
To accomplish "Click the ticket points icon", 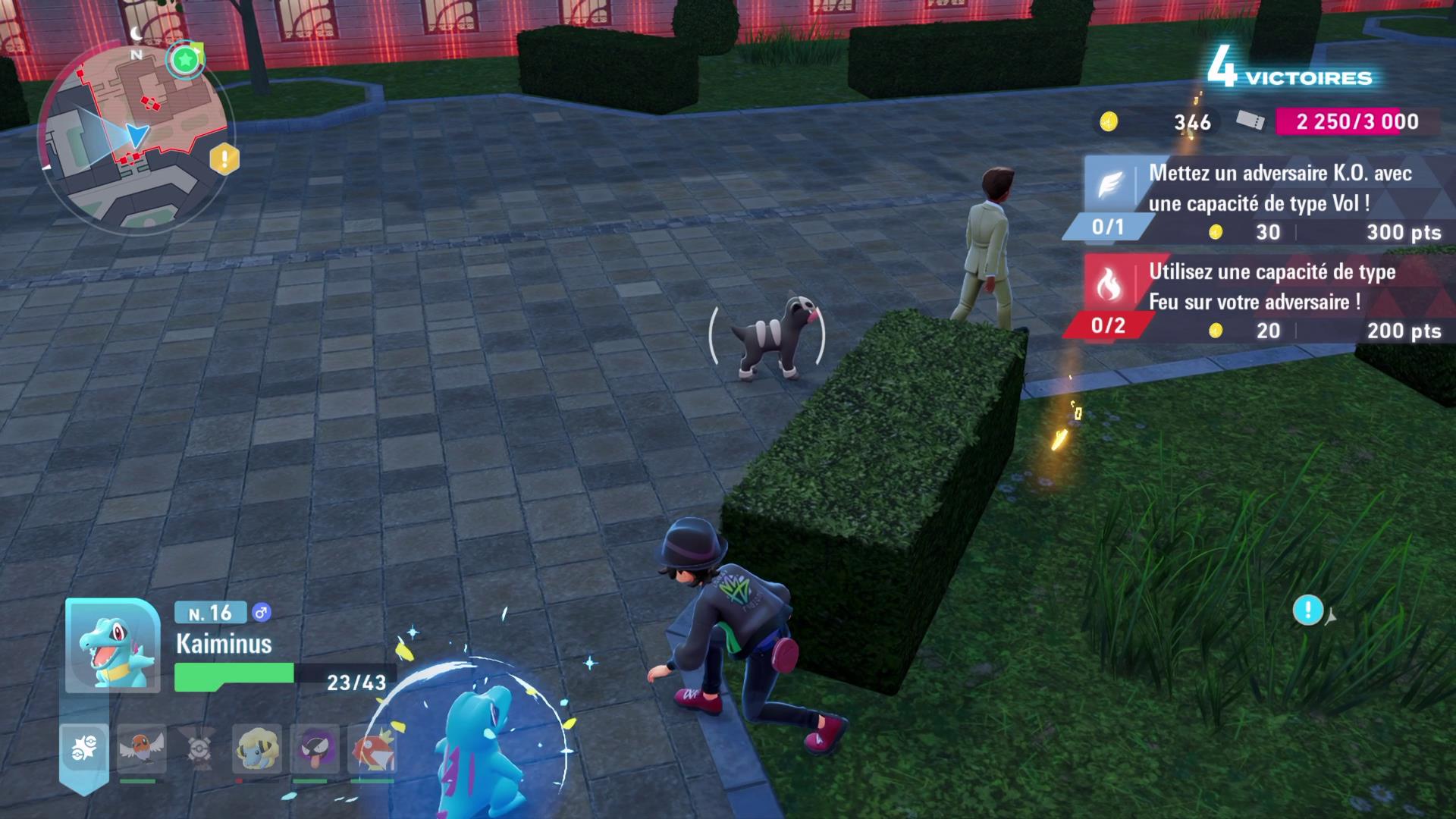I will [x=1250, y=121].
